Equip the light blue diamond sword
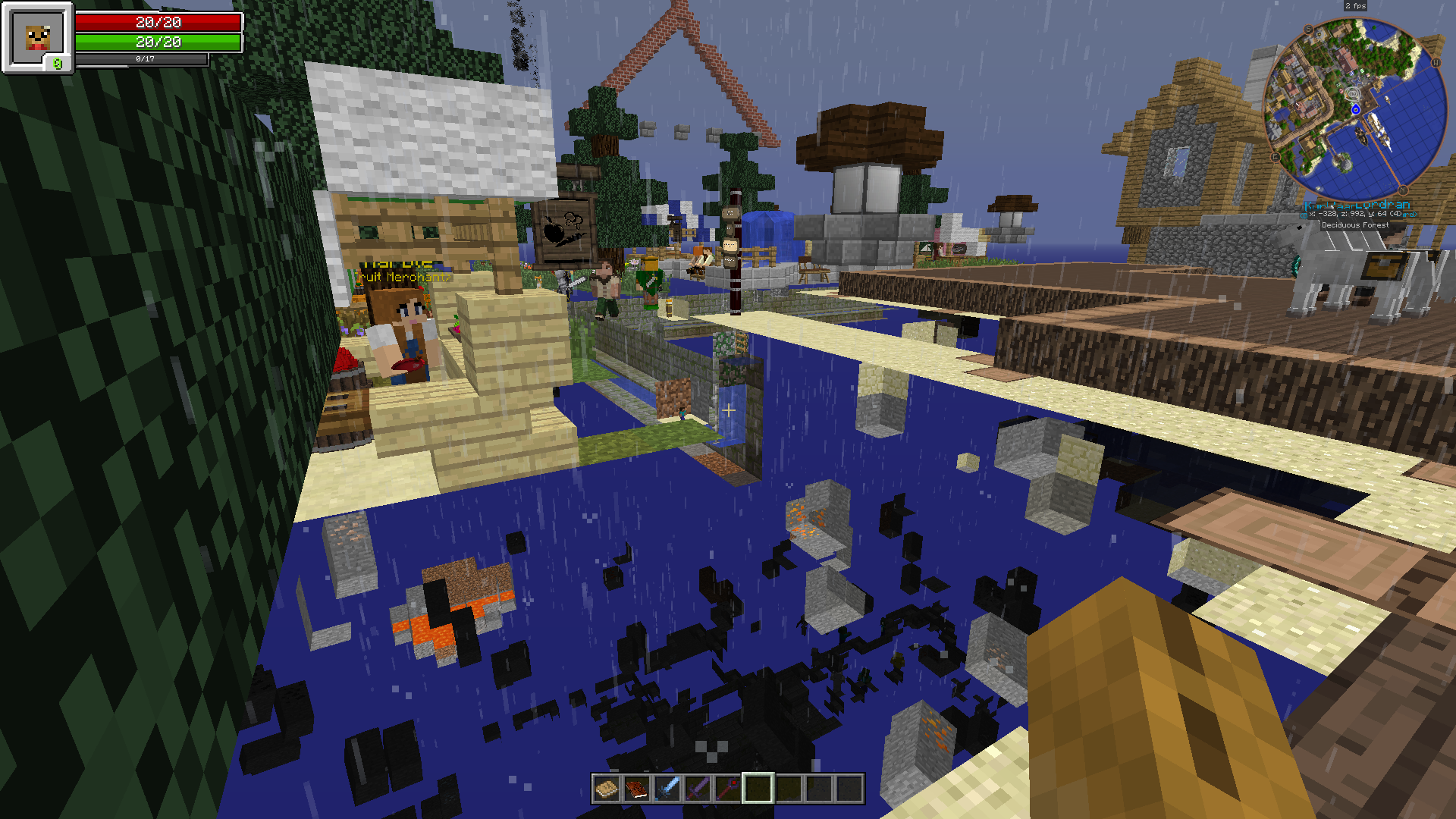Screen dimensions: 1456x819 (667, 789)
